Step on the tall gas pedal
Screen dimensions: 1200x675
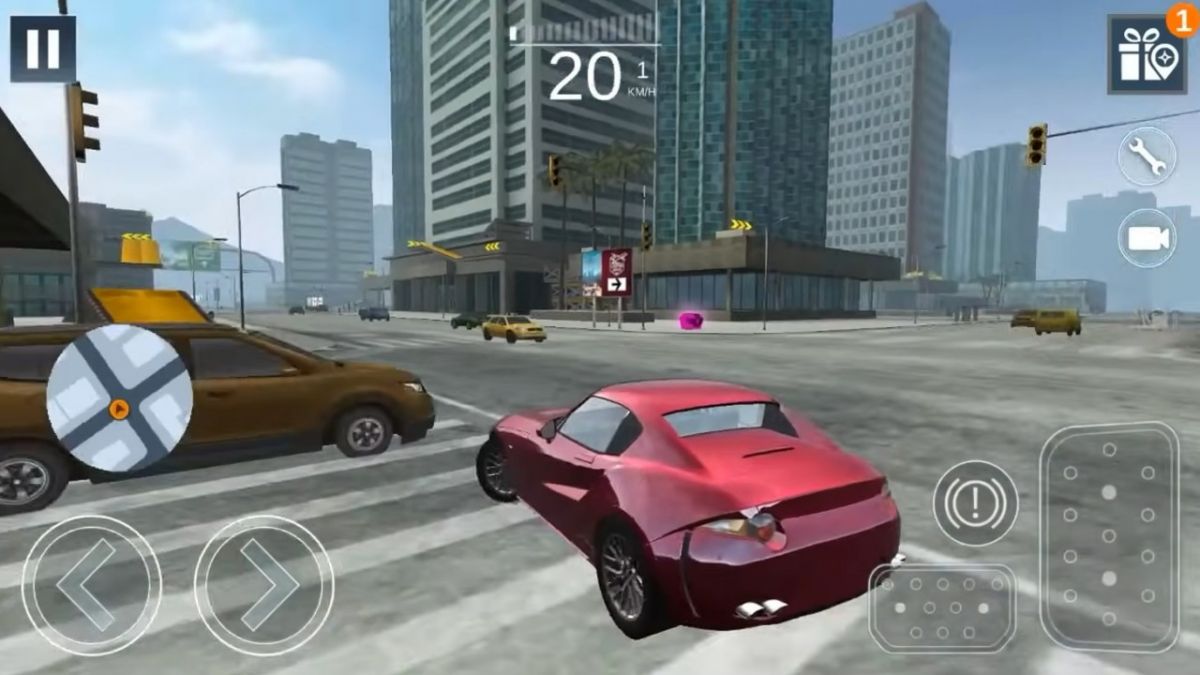pos(1109,536)
